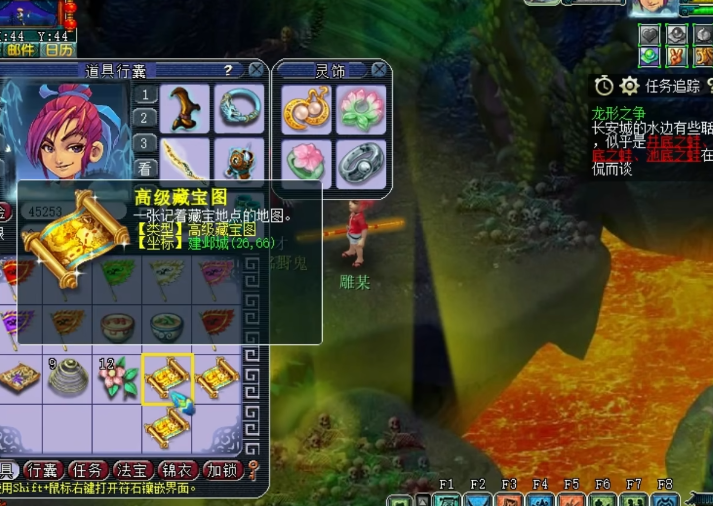Viewport: 713px width, 506px height.
Task: Open the 日历 calendar tab
Action: coord(59,49)
